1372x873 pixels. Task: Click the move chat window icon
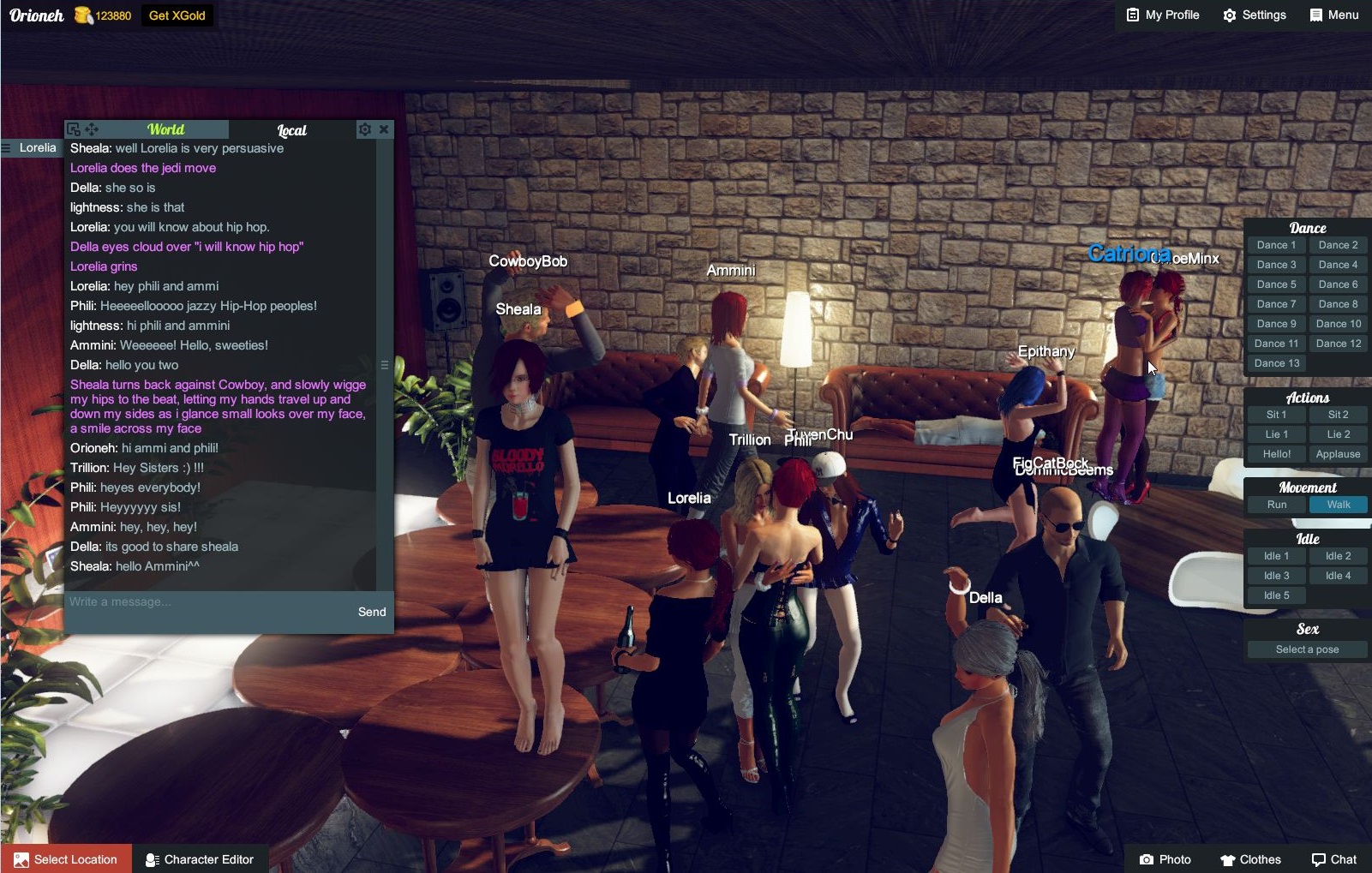point(91,129)
